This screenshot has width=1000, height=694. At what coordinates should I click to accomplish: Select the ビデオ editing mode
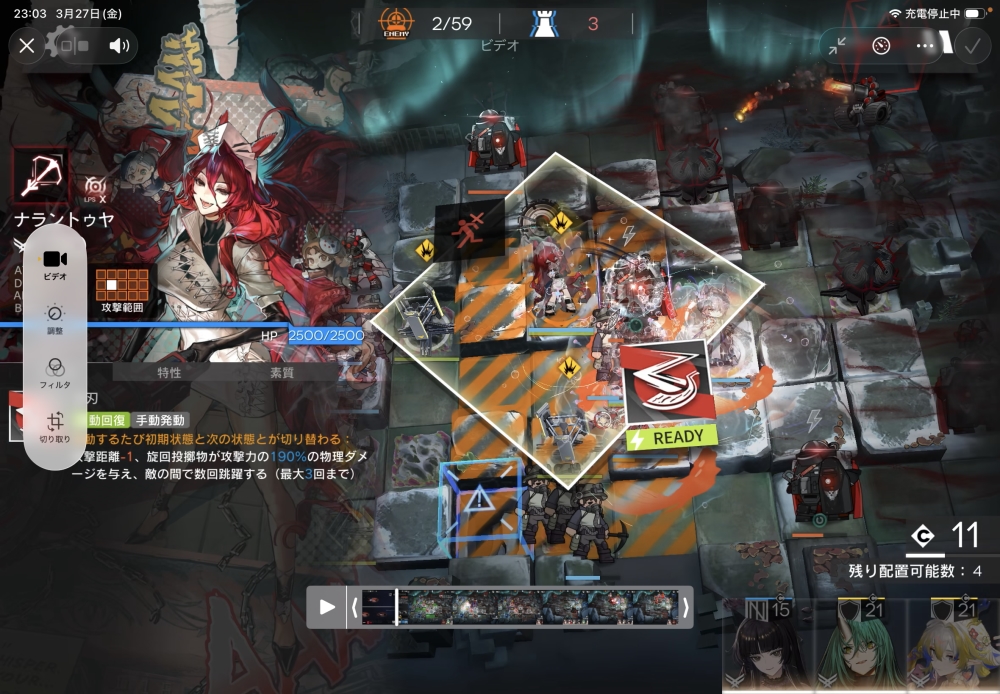coord(55,263)
